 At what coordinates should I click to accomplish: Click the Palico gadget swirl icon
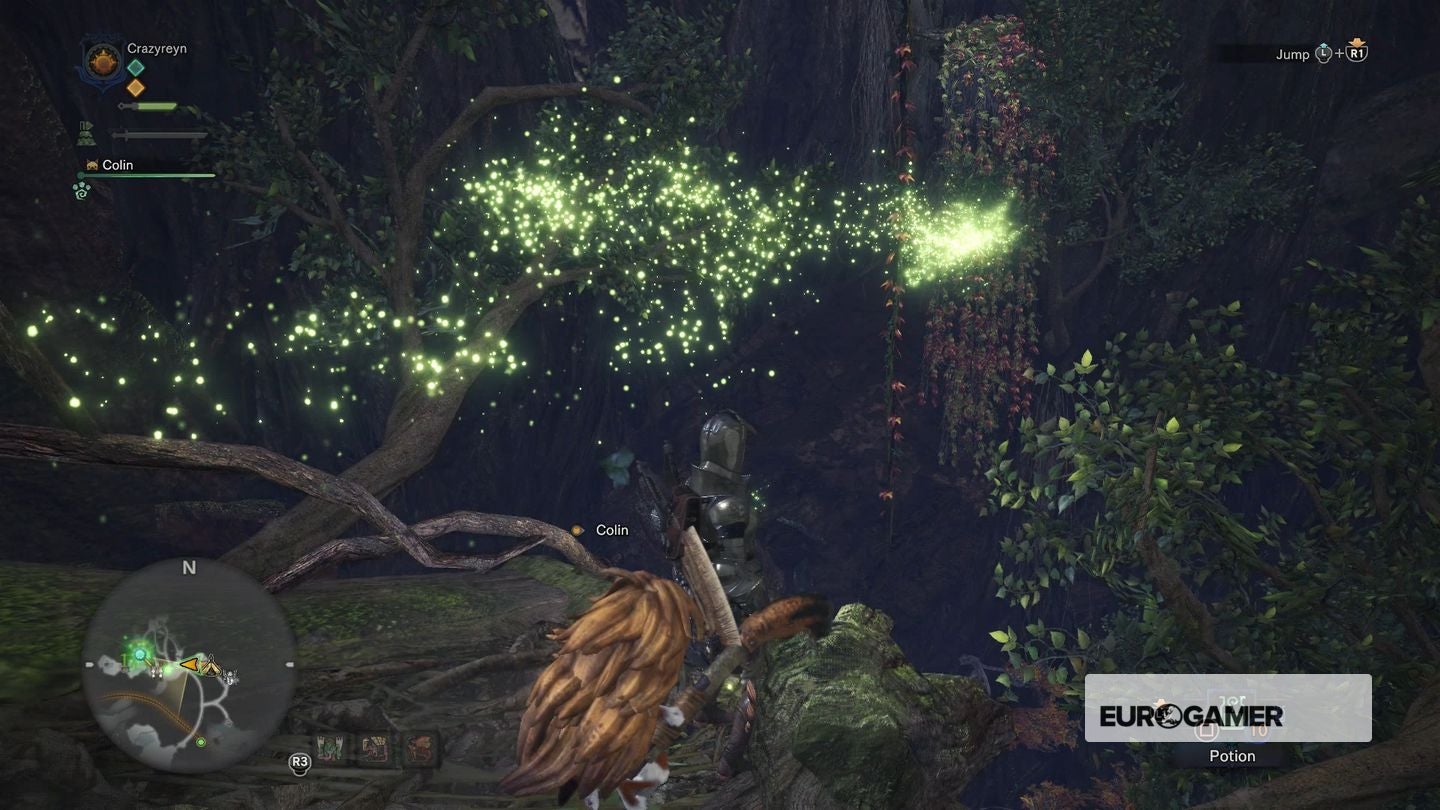(82, 189)
